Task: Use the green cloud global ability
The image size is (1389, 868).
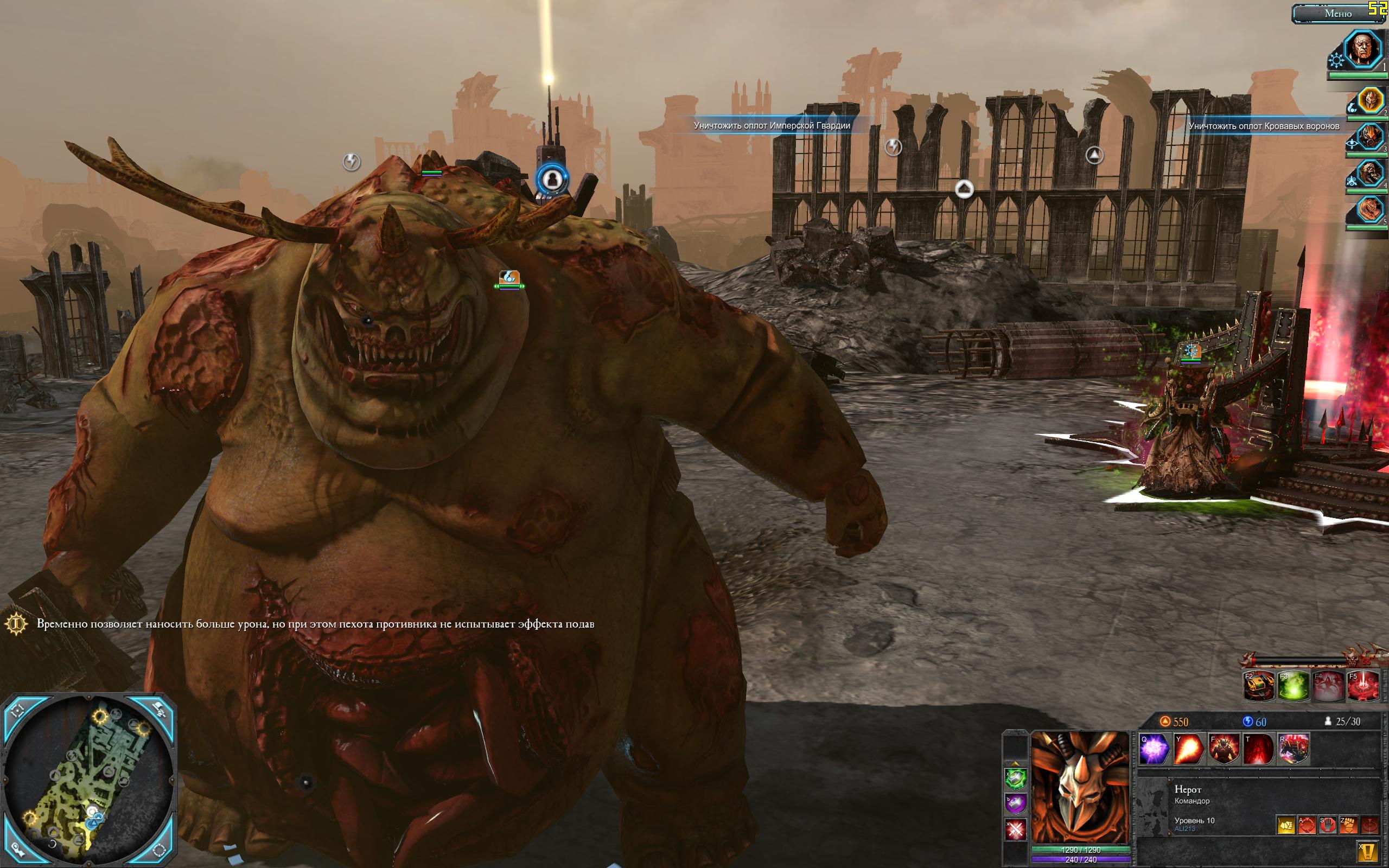Action: 1294,686
